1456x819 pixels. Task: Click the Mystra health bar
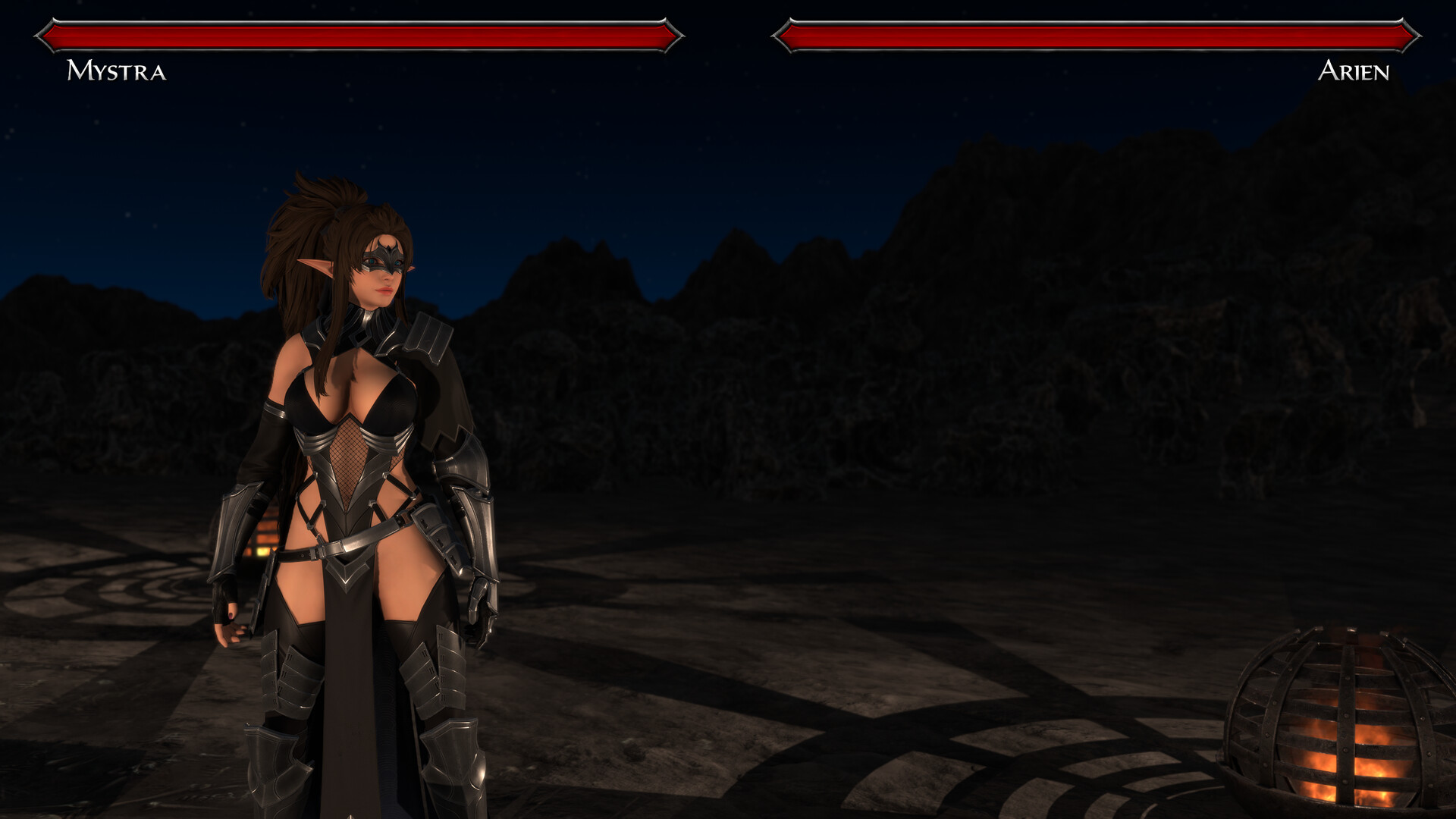[356, 33]
